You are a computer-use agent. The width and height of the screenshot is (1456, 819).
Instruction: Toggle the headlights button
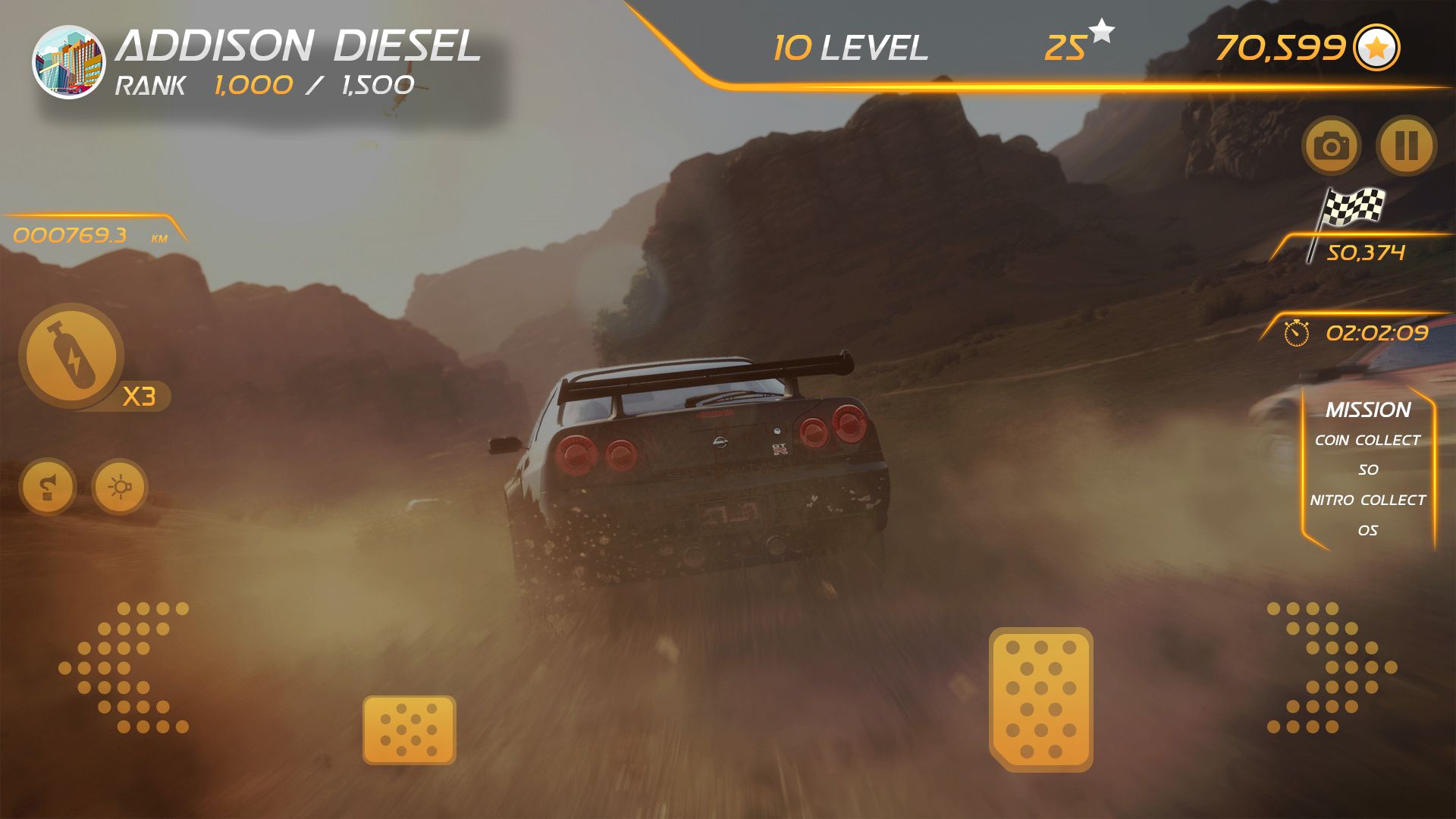tap(120, 486)
